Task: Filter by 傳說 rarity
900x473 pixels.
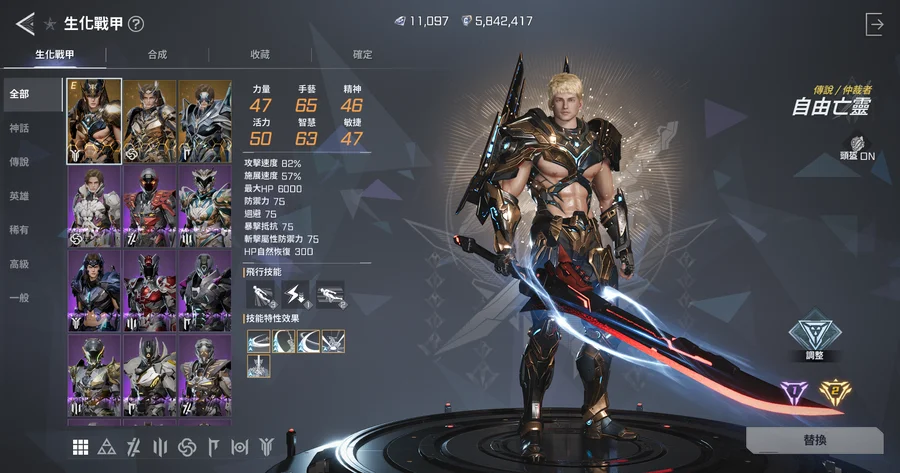Action: coord(20,162)
